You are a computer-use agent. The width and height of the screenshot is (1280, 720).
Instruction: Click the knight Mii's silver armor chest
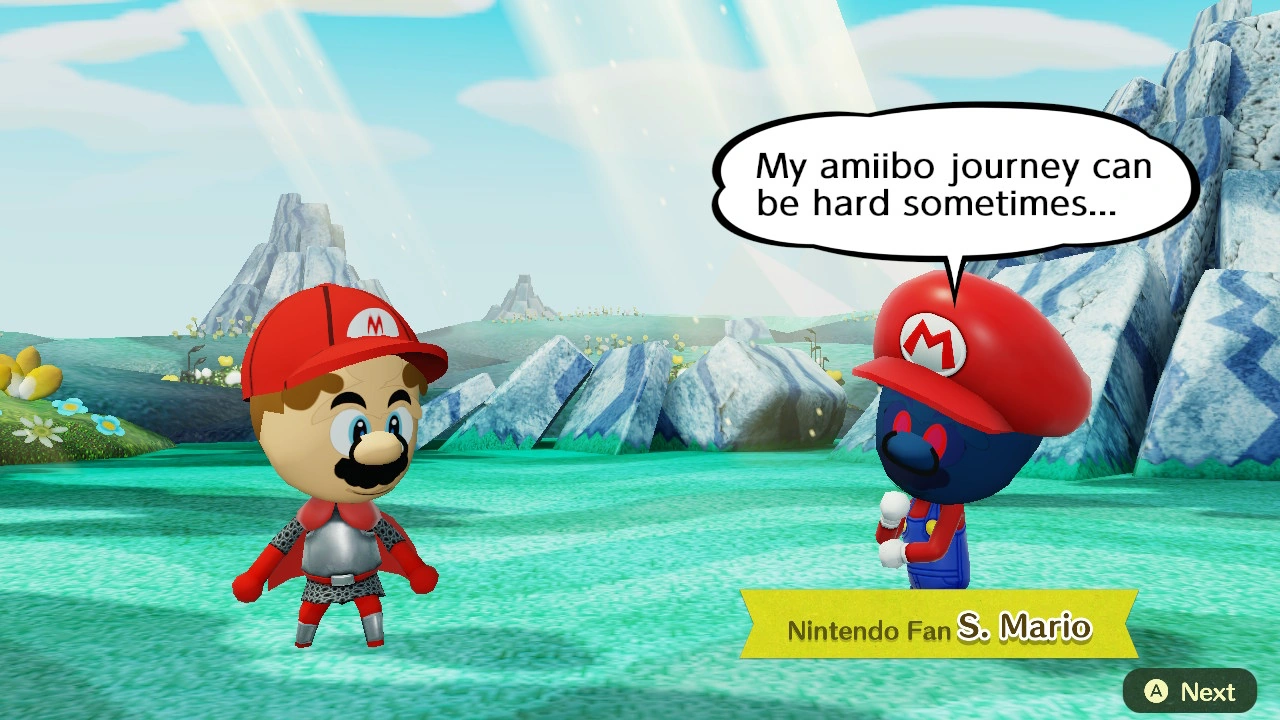coord(340,545)
